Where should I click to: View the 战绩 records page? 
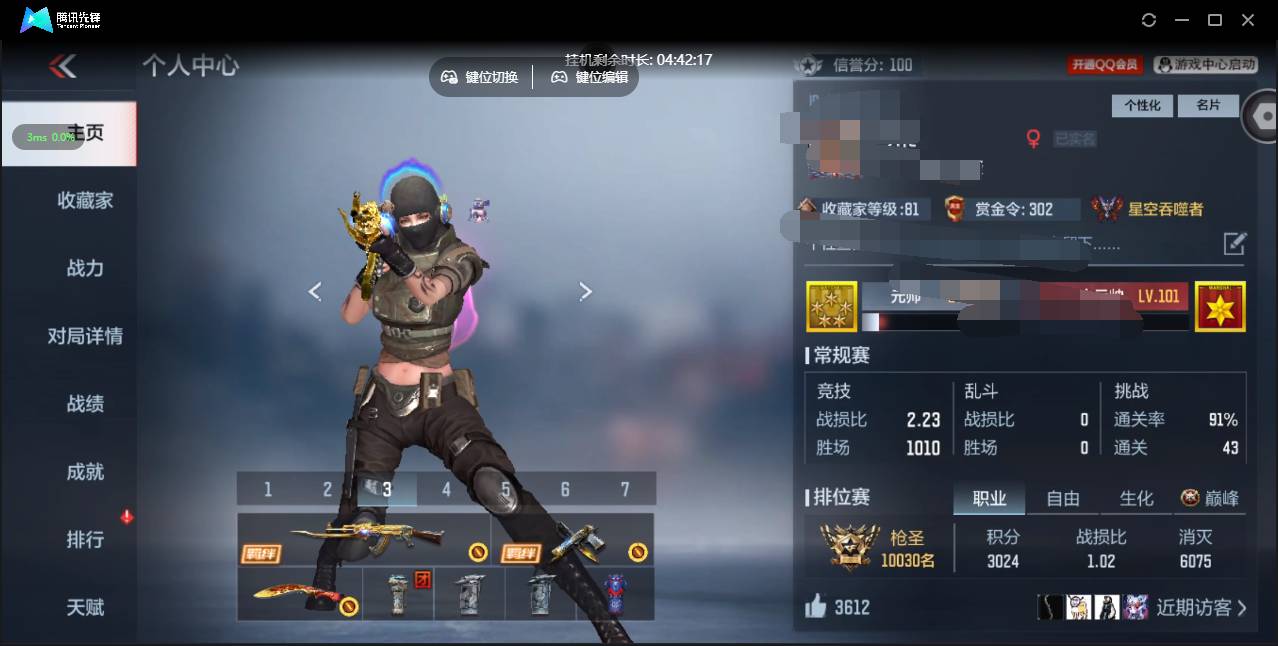click(85, 404)
